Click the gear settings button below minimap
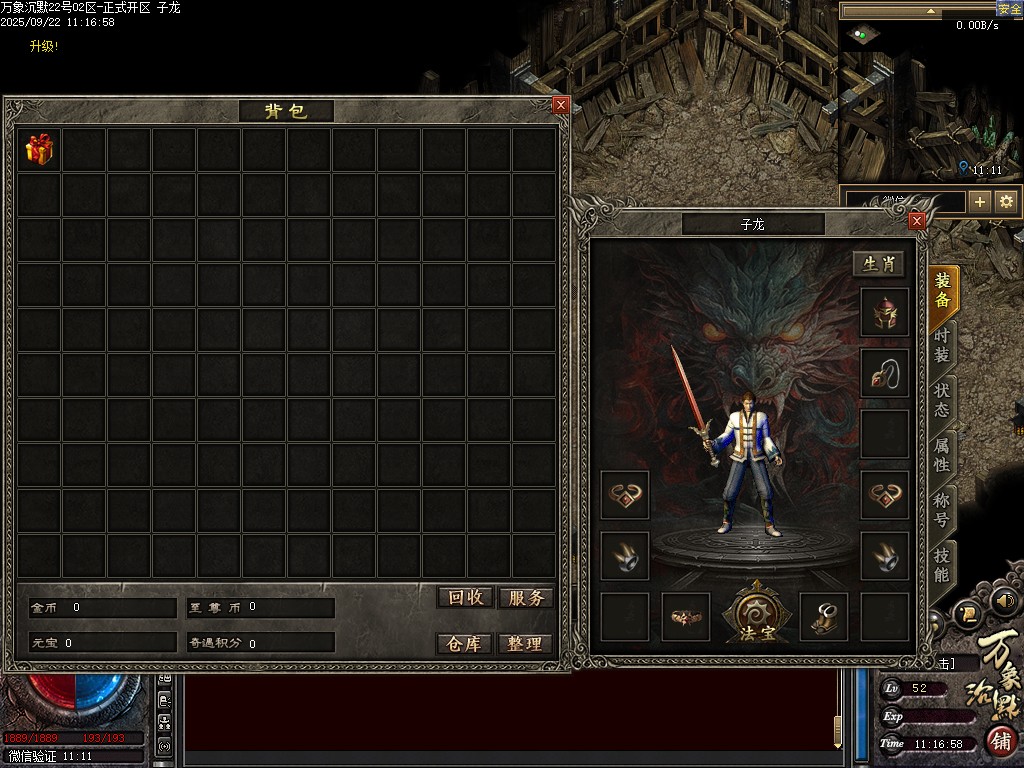This screenshot has height=768, width=1024. tap(1006, 201)
